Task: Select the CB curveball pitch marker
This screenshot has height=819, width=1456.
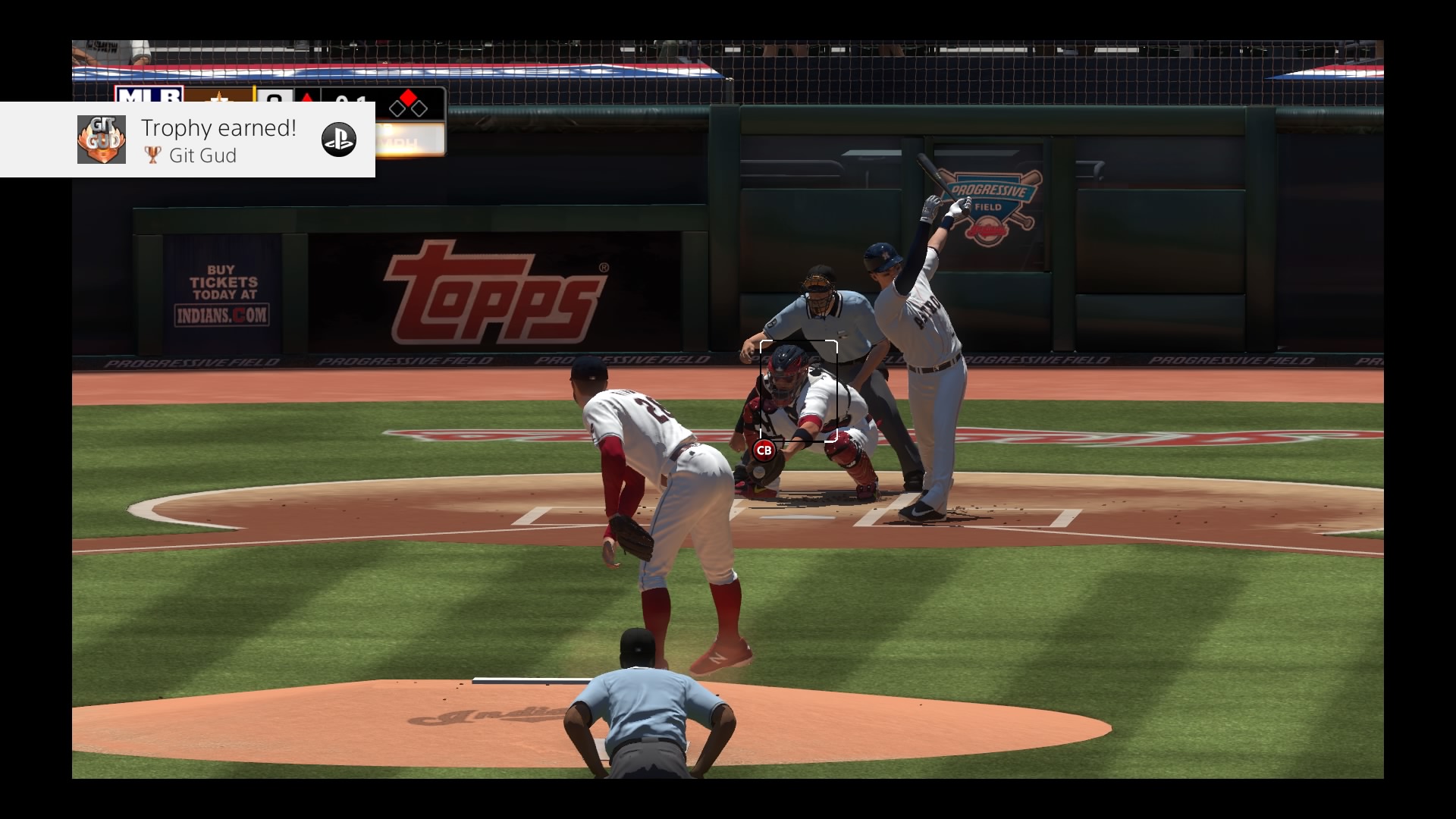Action: [764, 450]
